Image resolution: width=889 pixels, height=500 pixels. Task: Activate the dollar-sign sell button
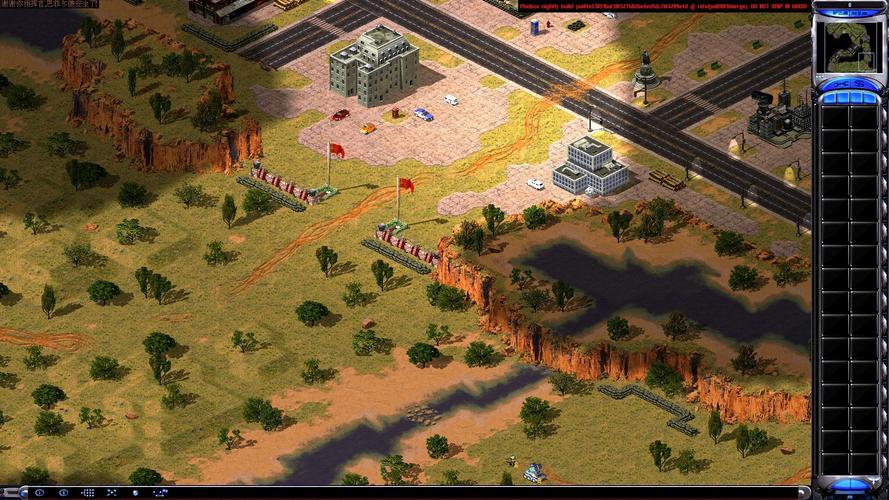860,84
